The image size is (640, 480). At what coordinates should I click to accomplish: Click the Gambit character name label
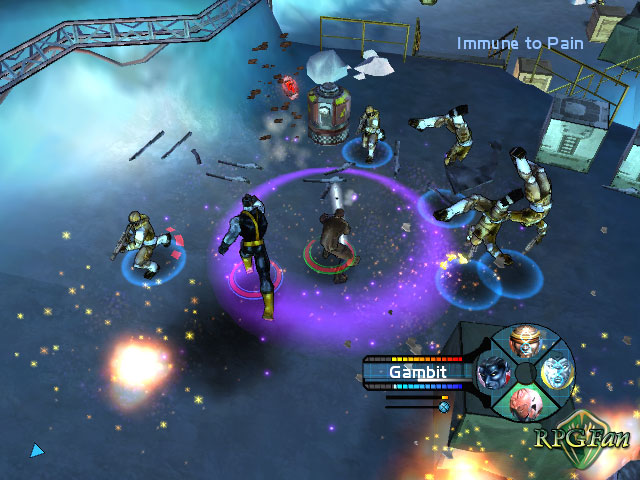coord(418,372)
